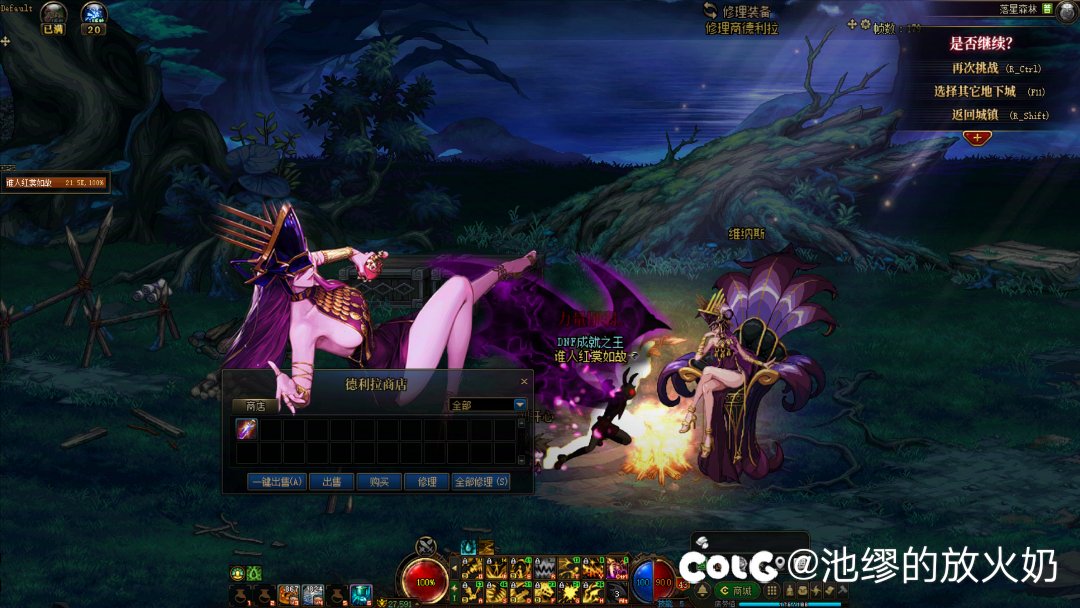Screen dimensions: 1080x608
Task: Repair everything with 全部修理(S)
Action: pyautogui.click(x=481, y=482)
